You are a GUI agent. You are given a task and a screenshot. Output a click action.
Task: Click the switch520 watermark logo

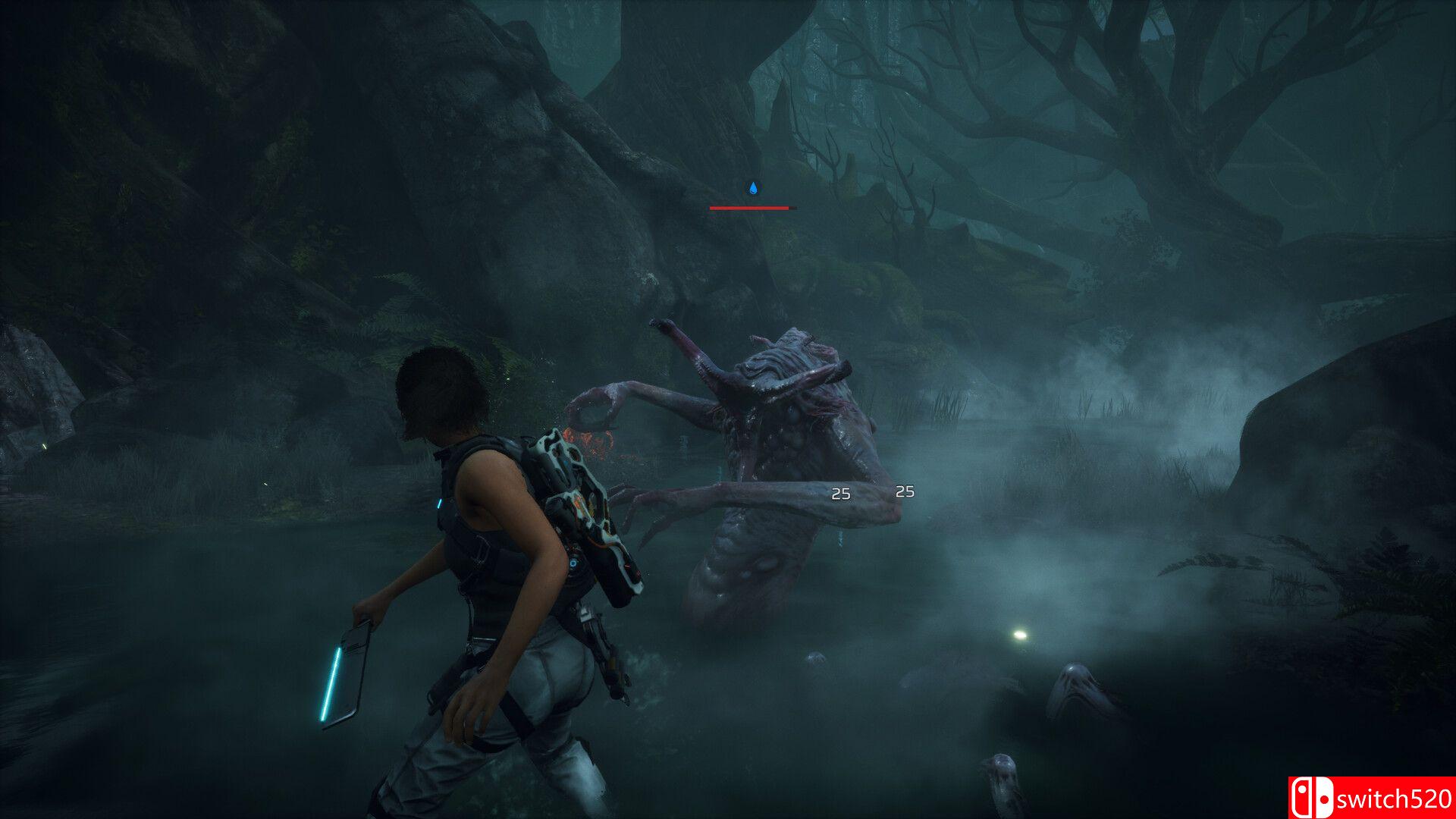point(1371,798)
